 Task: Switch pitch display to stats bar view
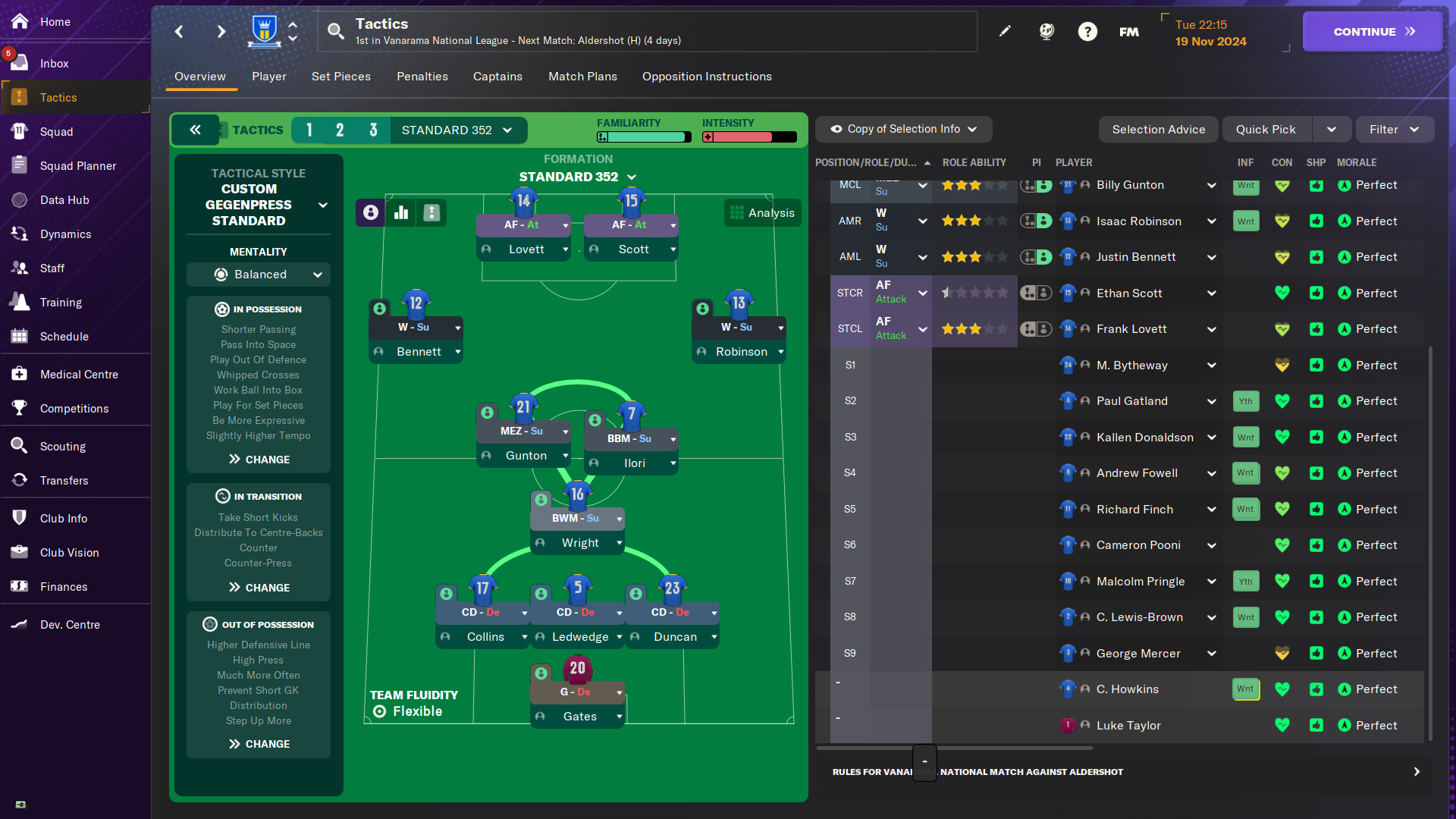click(x=401, y=212)
